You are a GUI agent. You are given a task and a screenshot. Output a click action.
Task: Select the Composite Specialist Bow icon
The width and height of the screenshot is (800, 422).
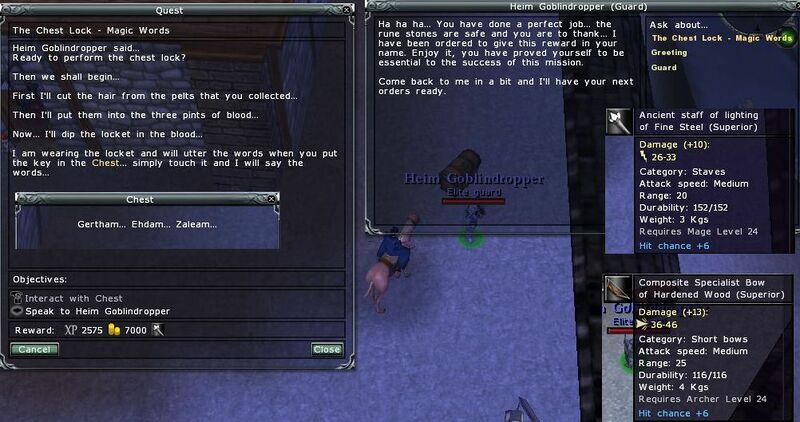click(x=619, y=287)
